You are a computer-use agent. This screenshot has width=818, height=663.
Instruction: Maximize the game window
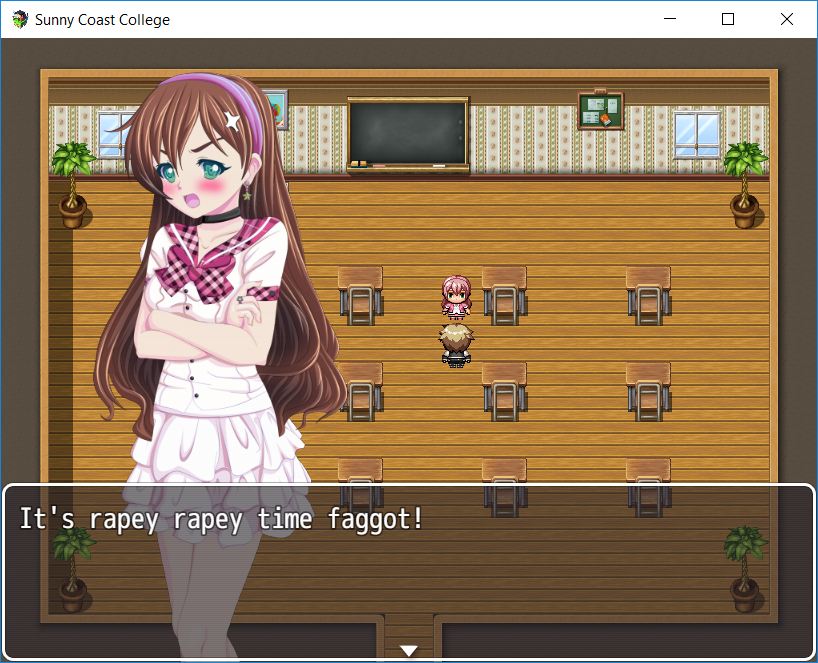[728, 19]
